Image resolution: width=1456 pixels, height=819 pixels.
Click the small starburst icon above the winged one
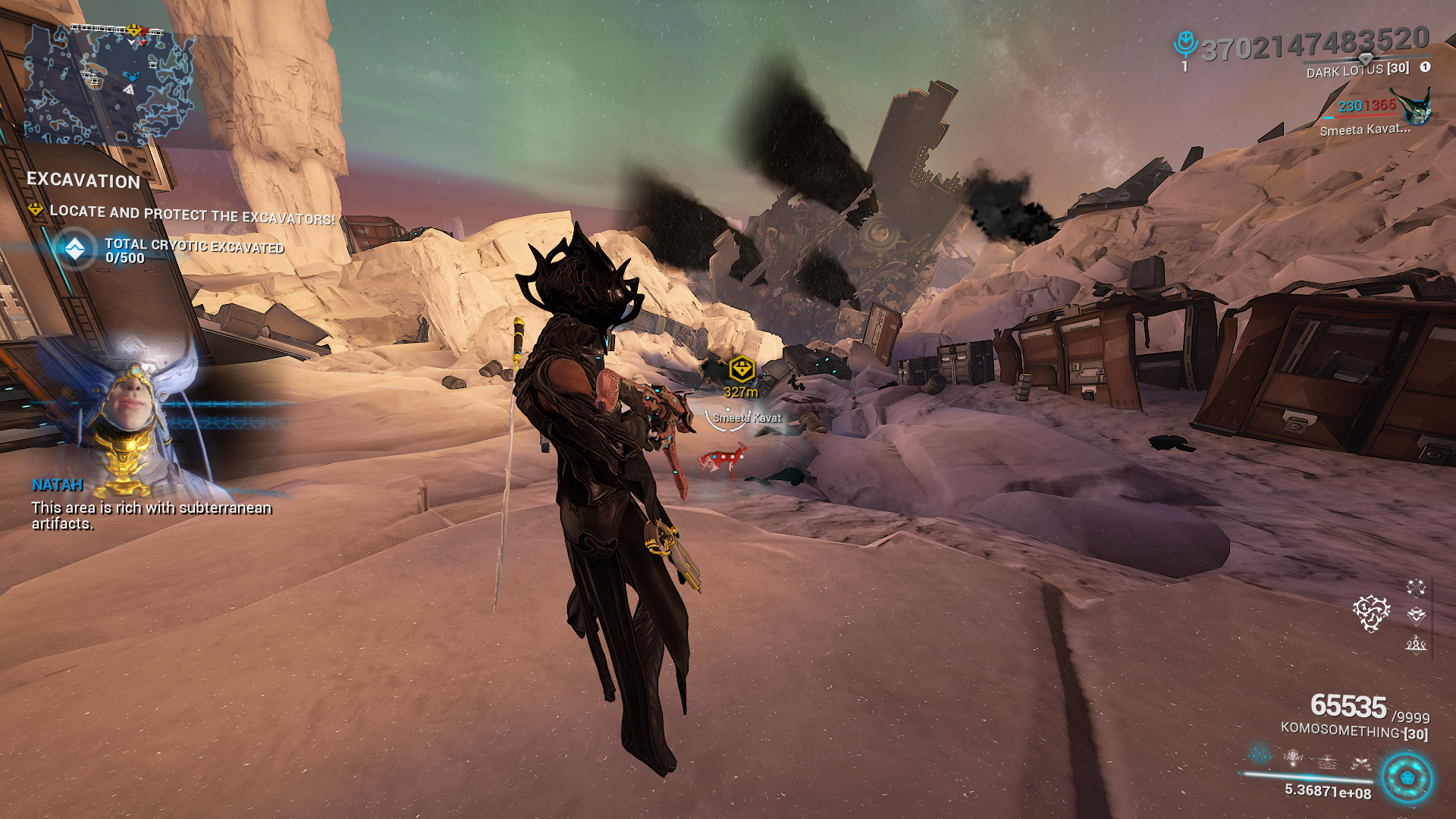1416,588
